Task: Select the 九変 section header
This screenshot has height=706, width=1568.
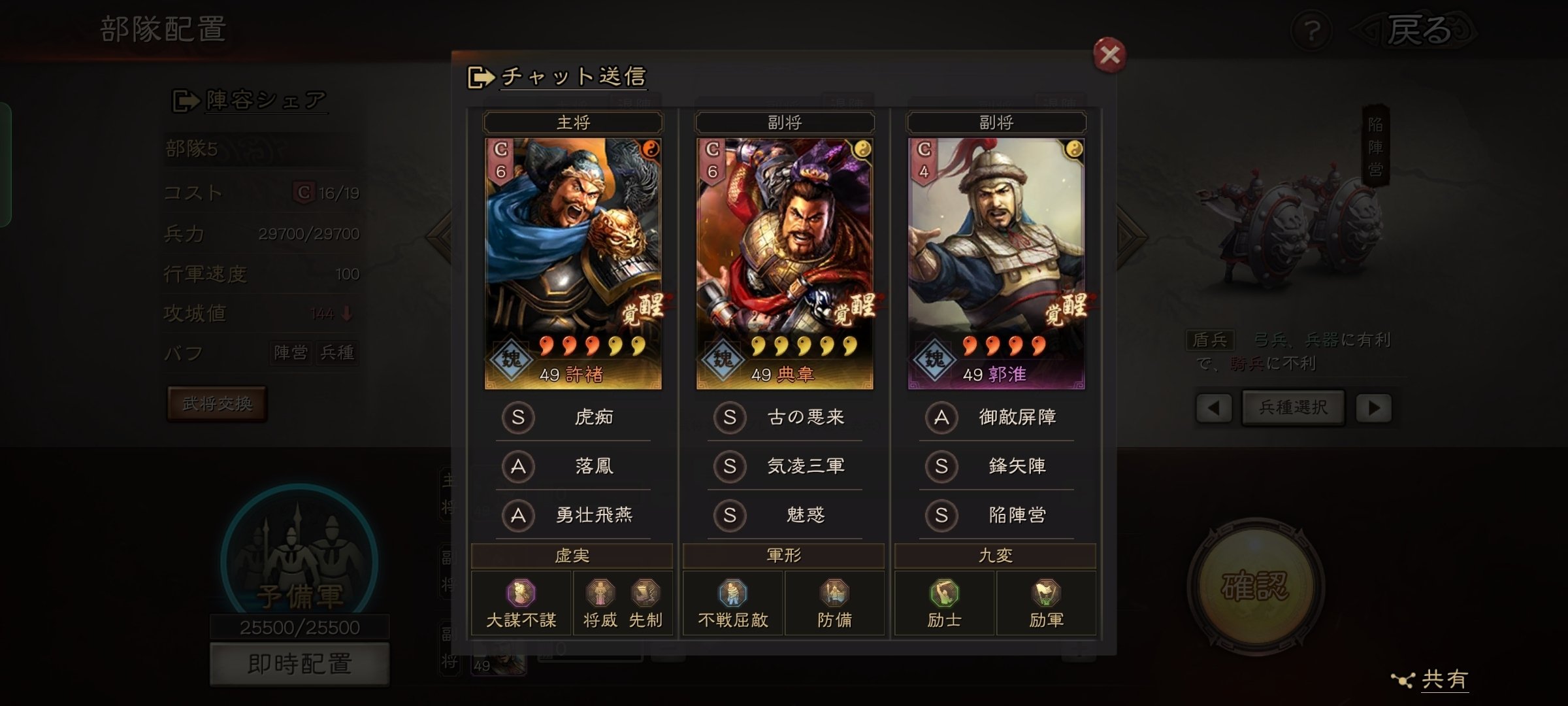Action: (x=994, y=556)
